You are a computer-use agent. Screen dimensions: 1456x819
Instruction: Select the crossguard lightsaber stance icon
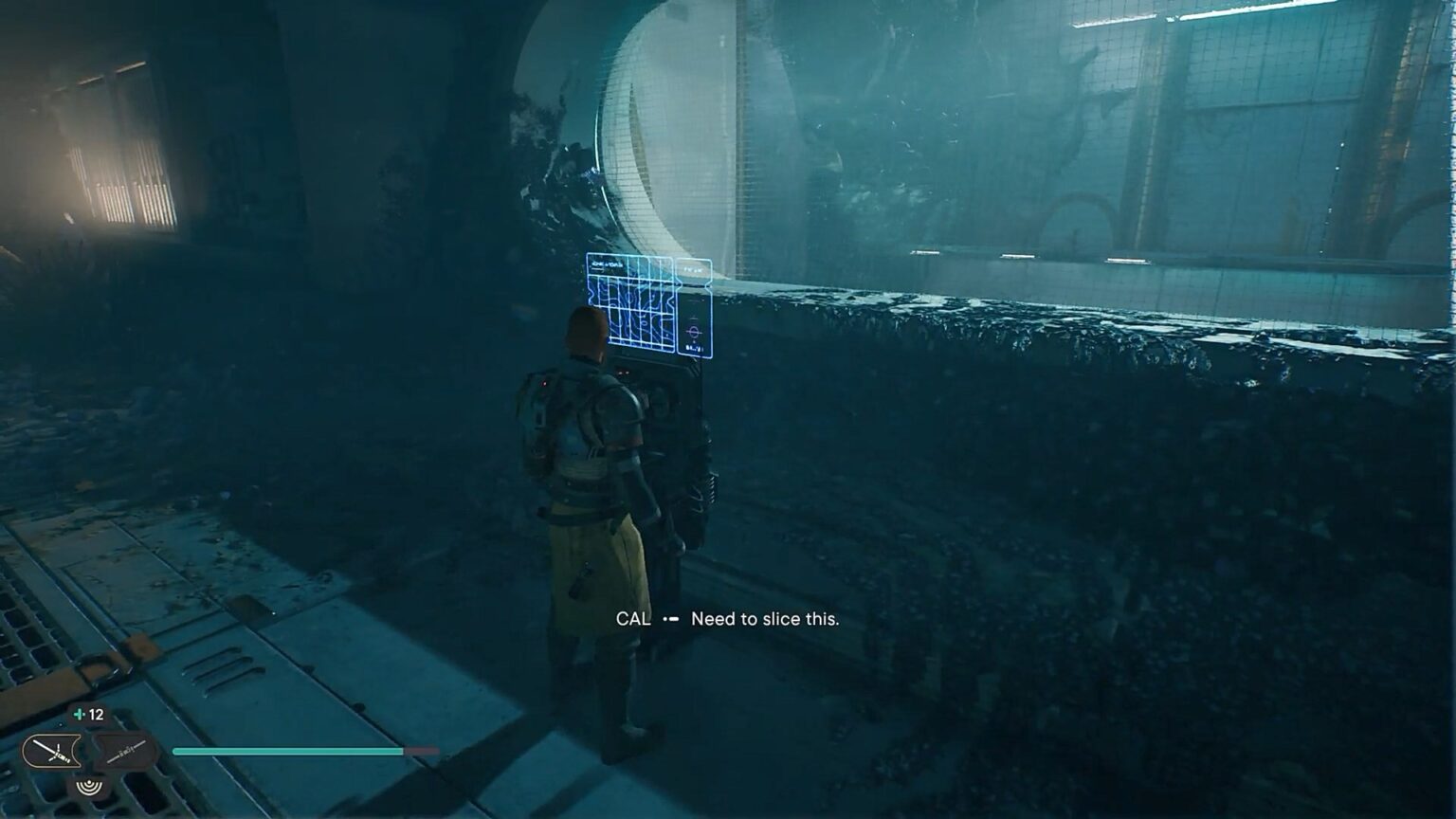click(51, 754)
